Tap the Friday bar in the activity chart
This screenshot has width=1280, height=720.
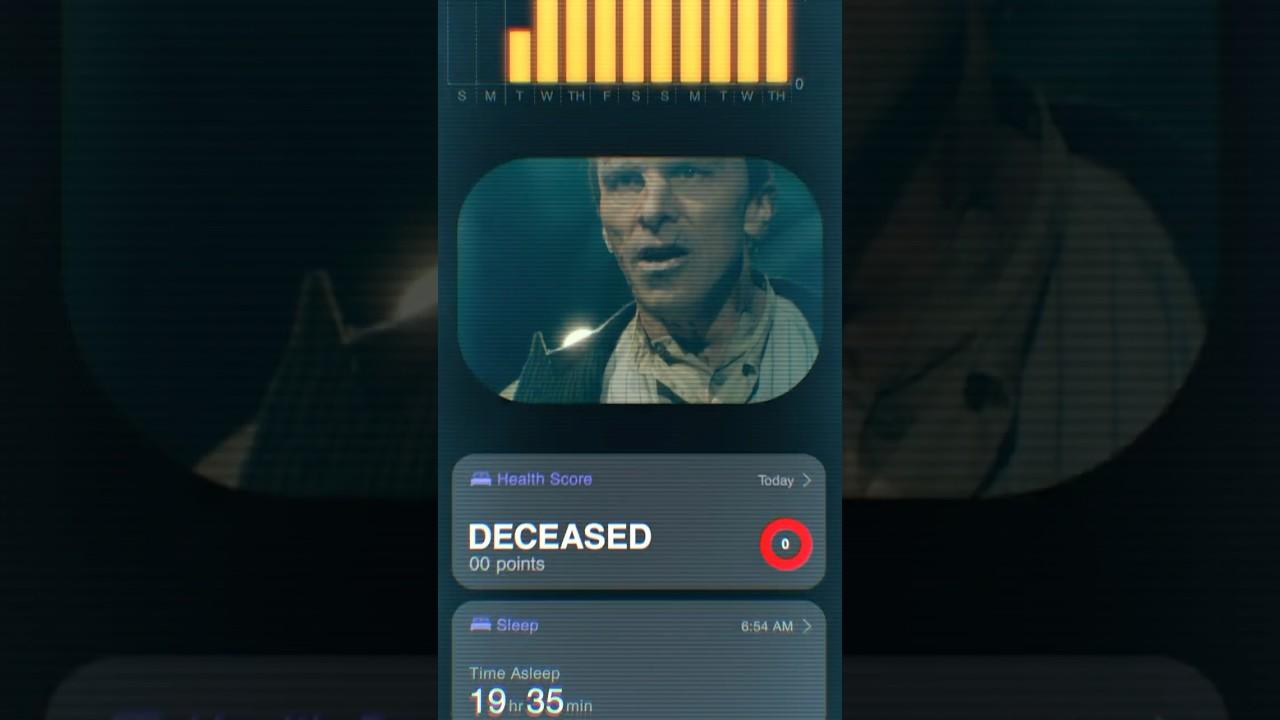point(607,40)
